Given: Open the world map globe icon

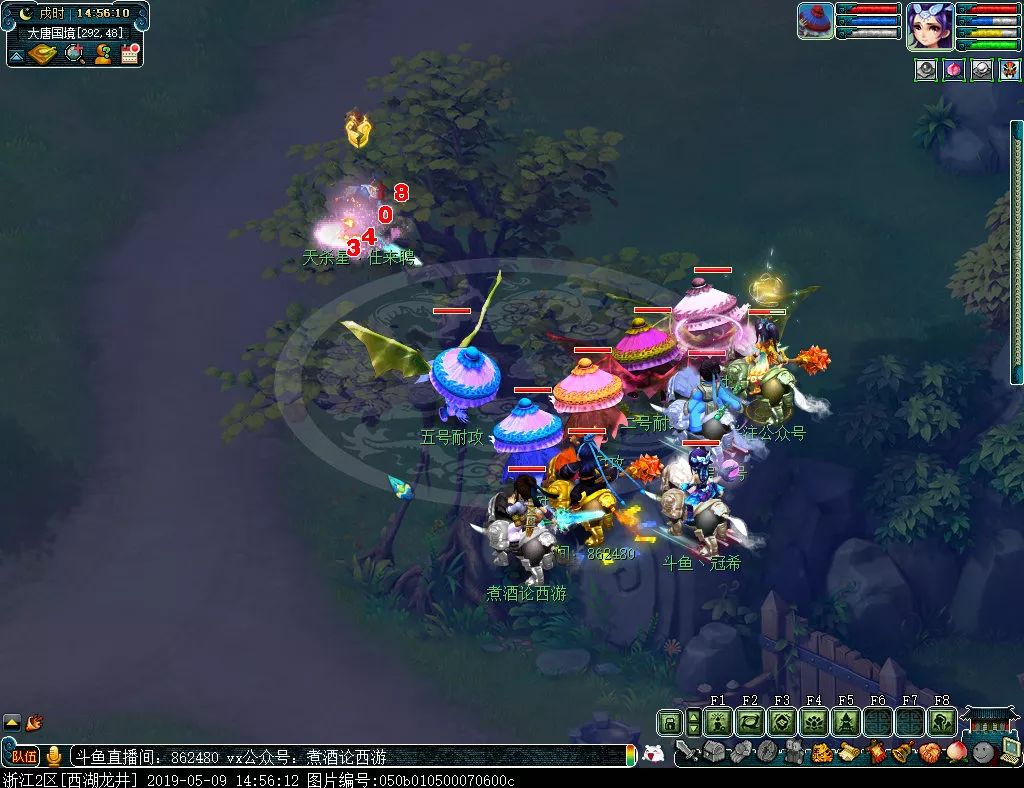Looking at the screenshot, I should pyautogui.click(x=75, y=54).
